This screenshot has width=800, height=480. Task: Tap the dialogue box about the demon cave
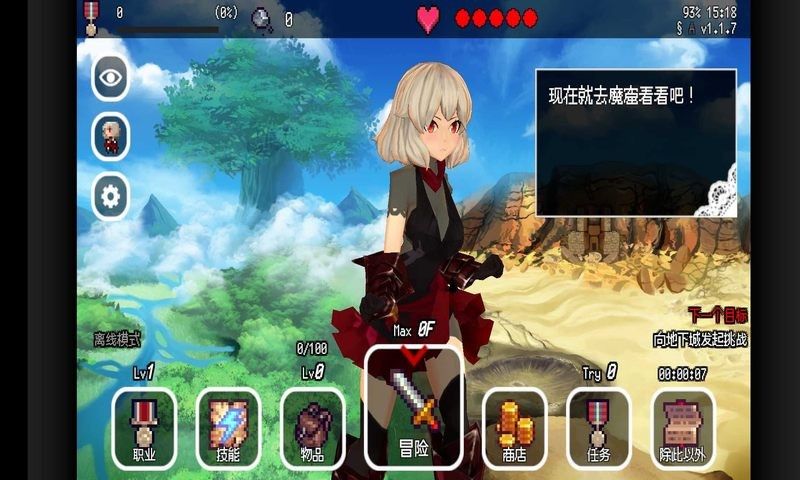click(636, 142)
